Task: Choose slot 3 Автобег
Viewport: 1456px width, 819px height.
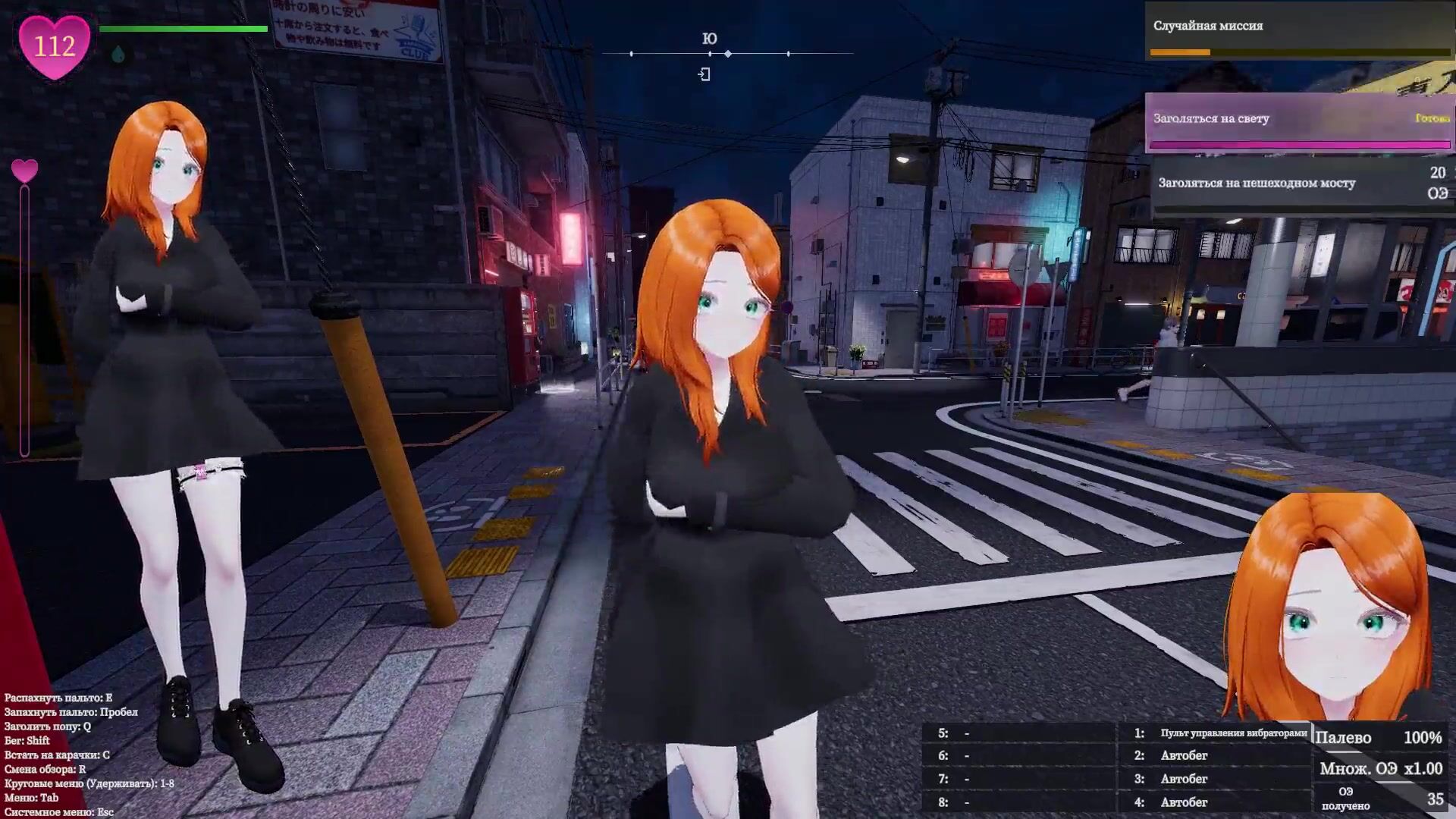Action: (1184, 779)
